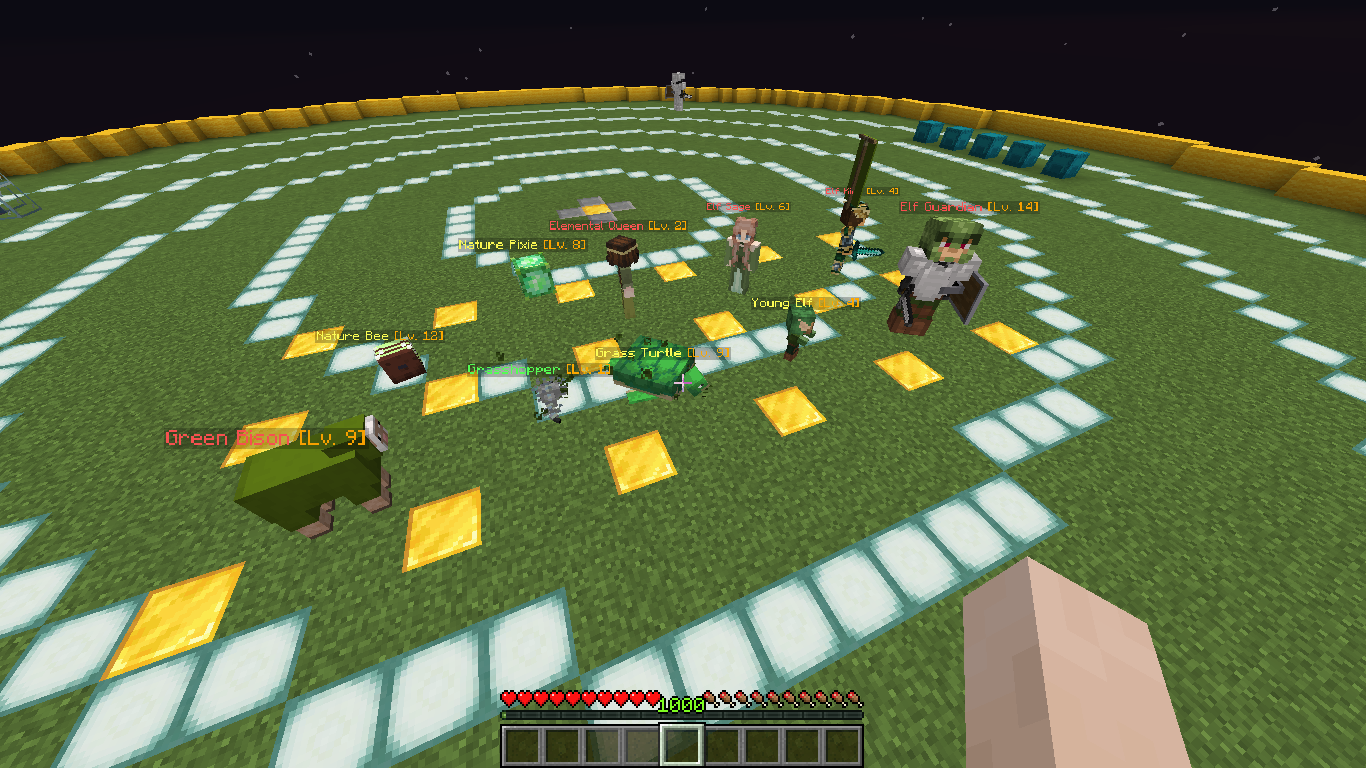The height and width of the screenshot is (768, 1366).
Task: Click the first heart in the health bar
Action: pyautogui.click(x=506, y=698)
